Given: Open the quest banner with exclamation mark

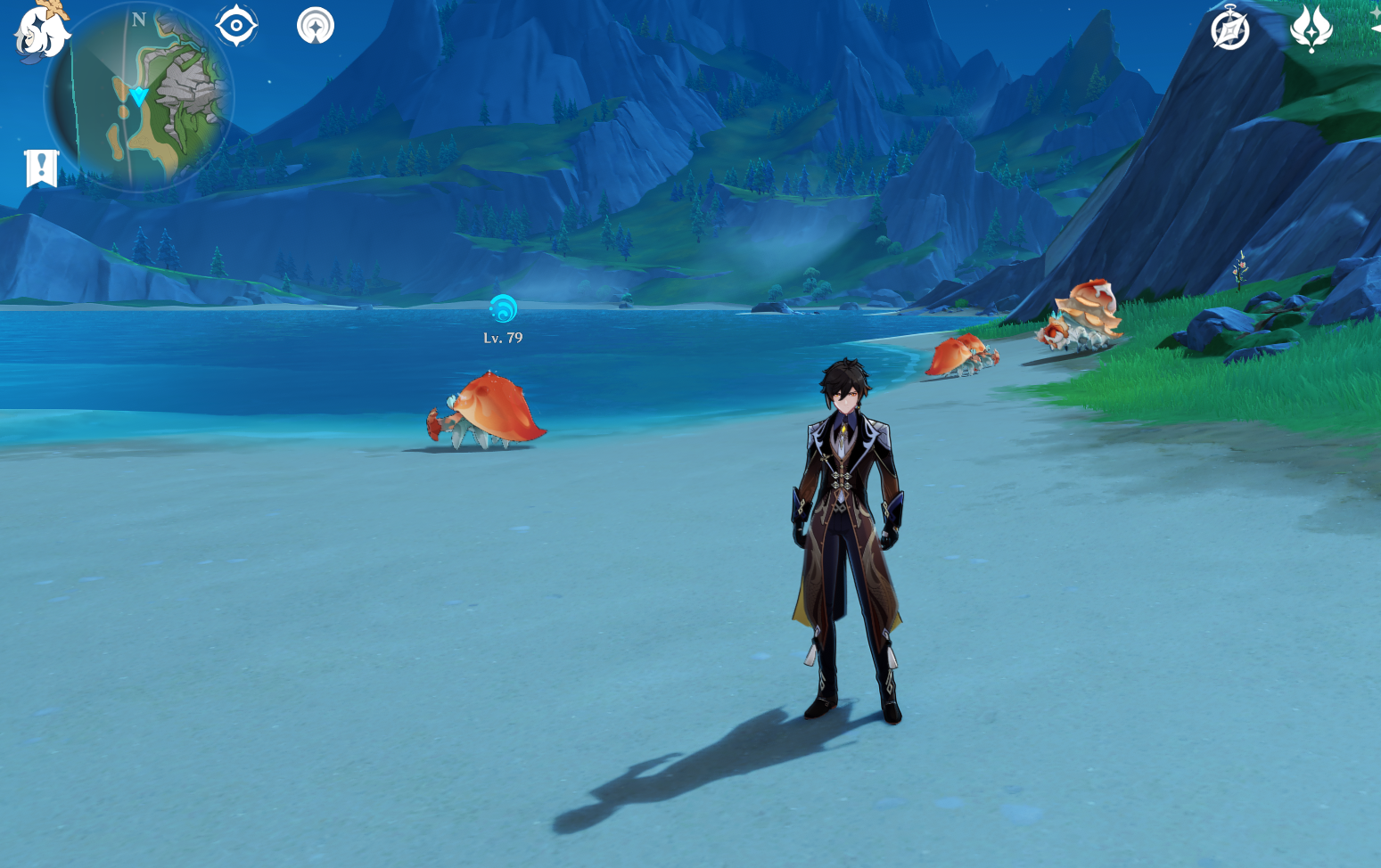Looking at the screenshot, I should pos(41,168).
